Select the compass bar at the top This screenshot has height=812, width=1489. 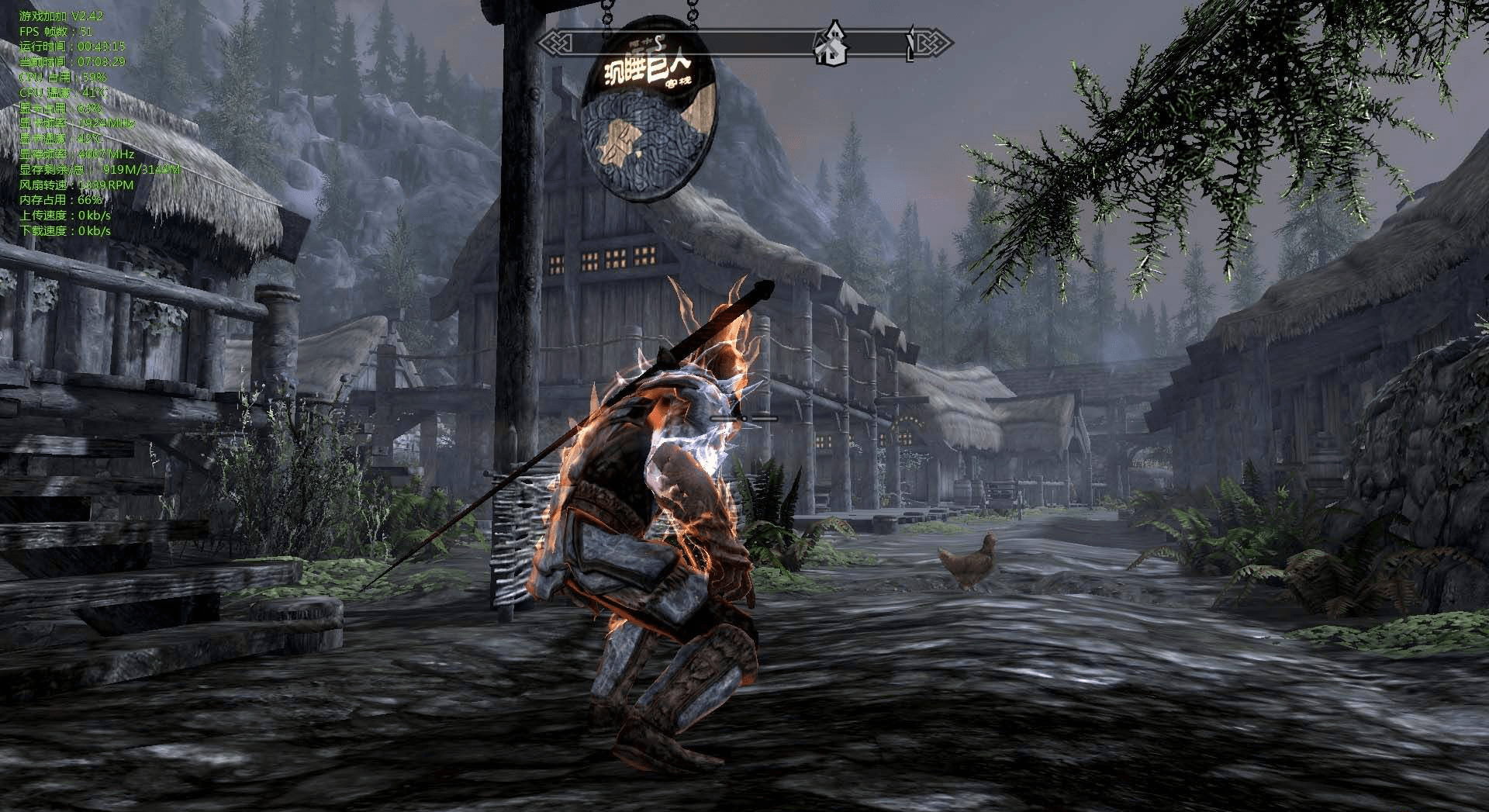744,43
